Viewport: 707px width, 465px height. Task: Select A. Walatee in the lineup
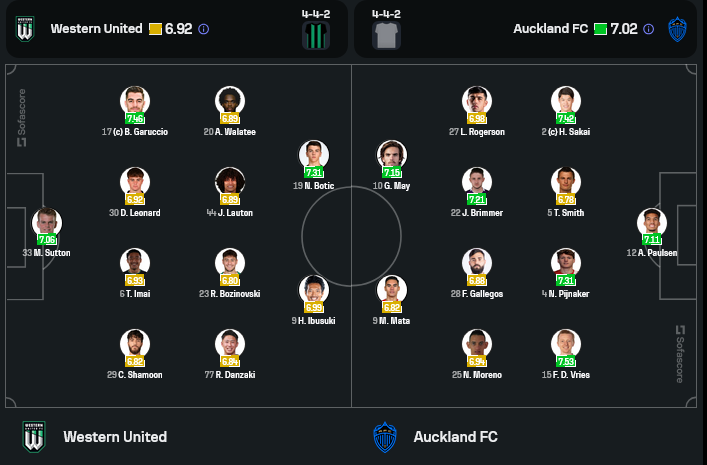[x=230, y=102]
